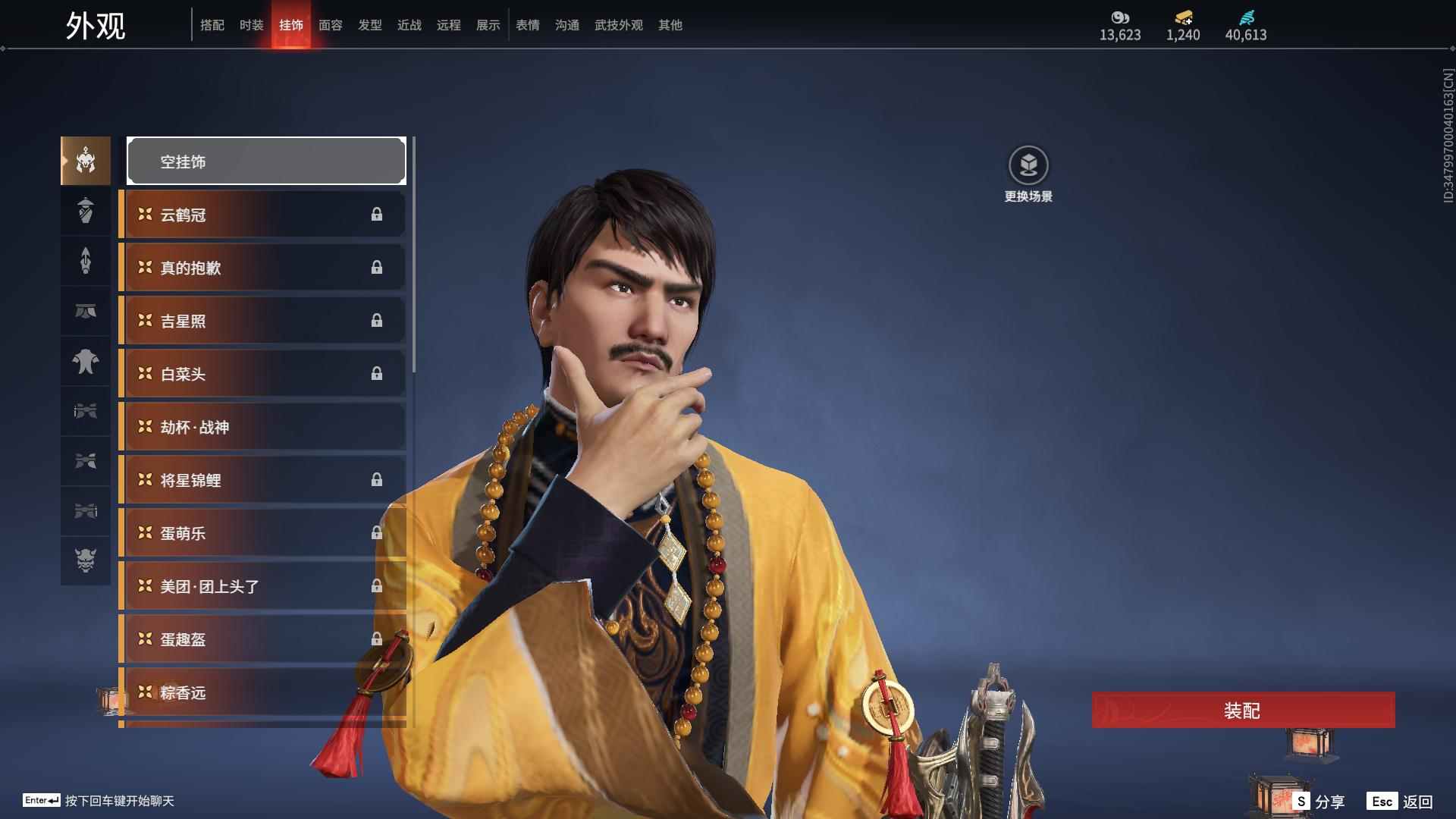Switch to the 搭配 tab
The height and width of the screenshot is (819, 1456).
(212, 25)
